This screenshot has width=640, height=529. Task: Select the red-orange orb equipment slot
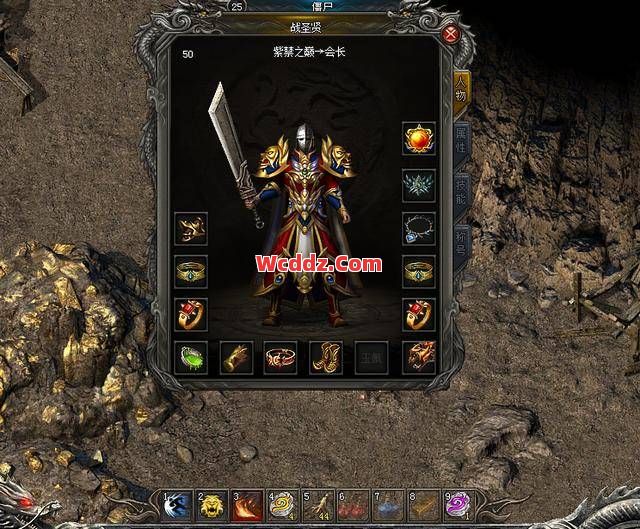[x=419, y=138]
